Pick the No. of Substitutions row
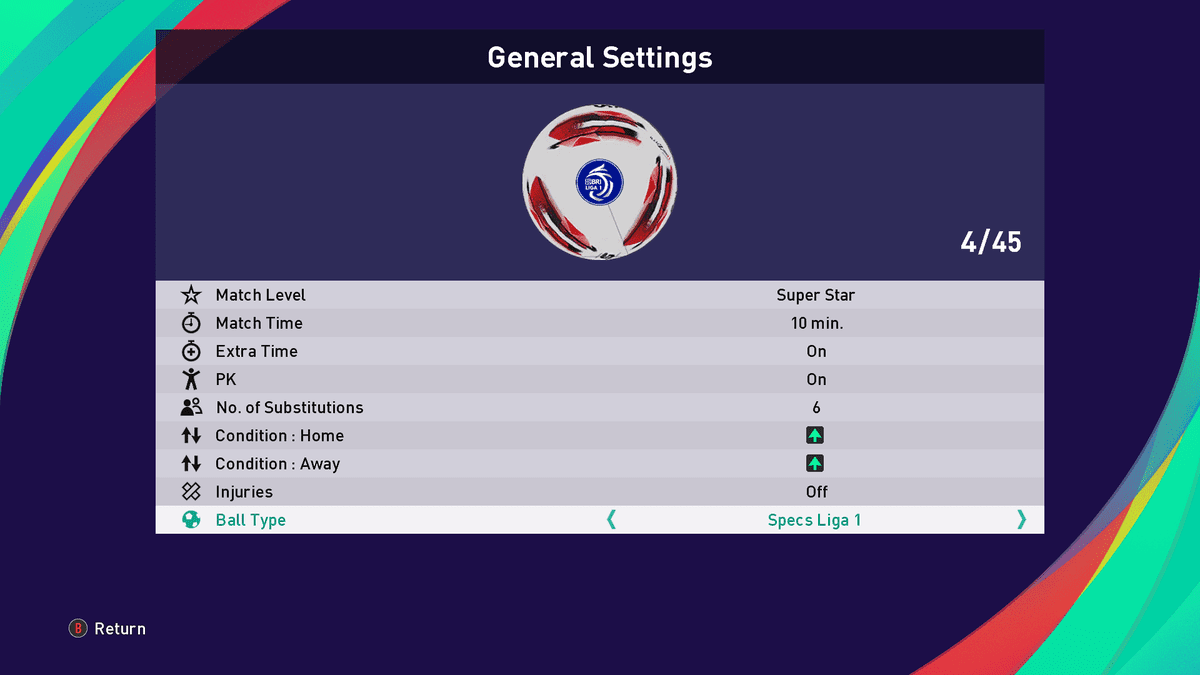Image resolution: width=1200 pixels, height=675 pixels. coord(600,407)
